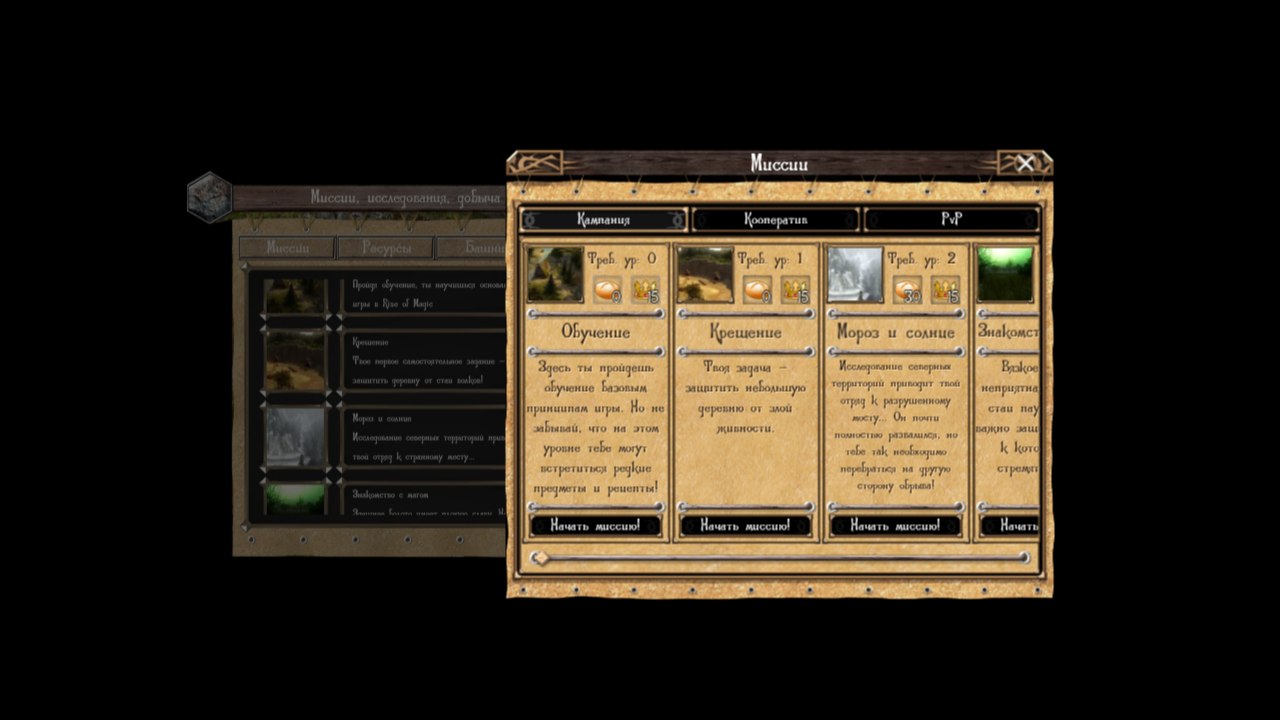Open the Кооператив tab
The height and width of the screenshot is (720, 1280).
tap(776, 220)
